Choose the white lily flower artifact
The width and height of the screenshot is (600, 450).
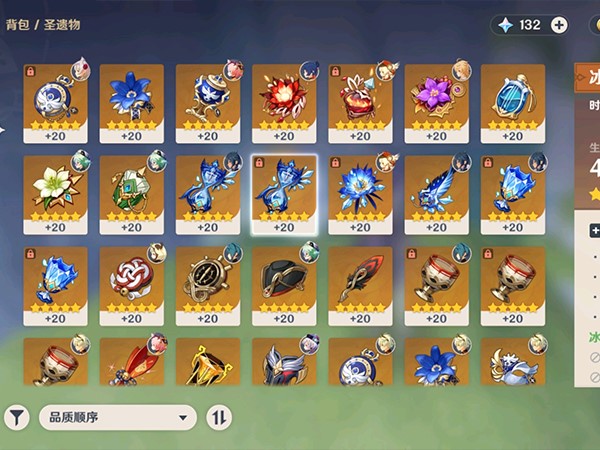click(x=54, y=189)
